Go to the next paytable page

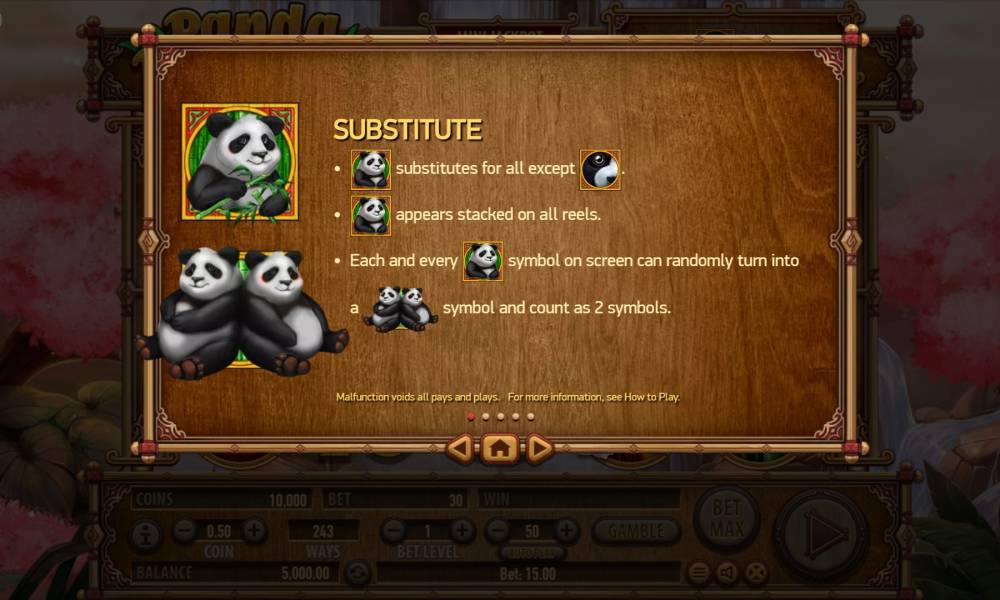click(540, 449)
